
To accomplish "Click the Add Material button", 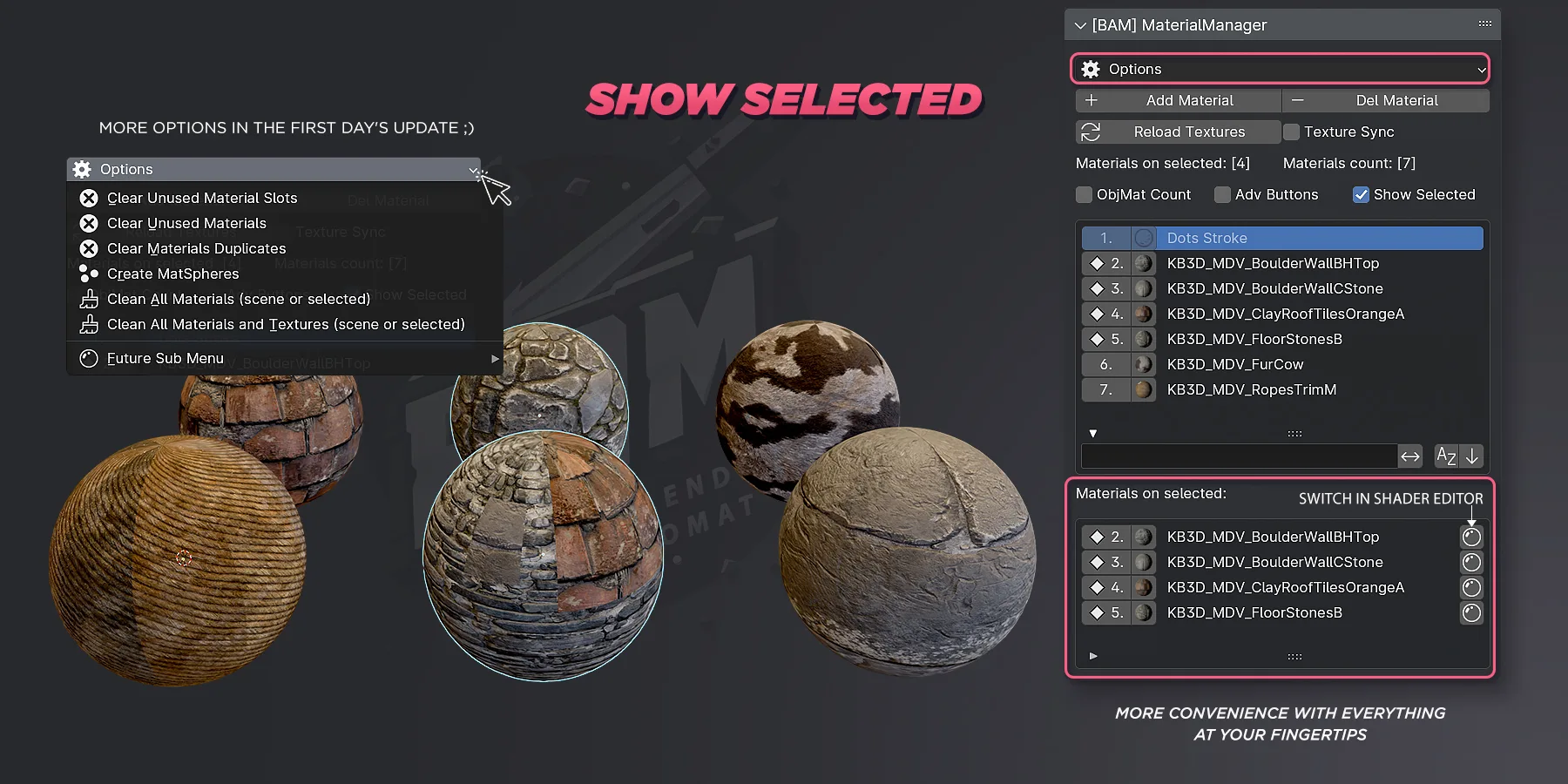I will [1179, 100].
